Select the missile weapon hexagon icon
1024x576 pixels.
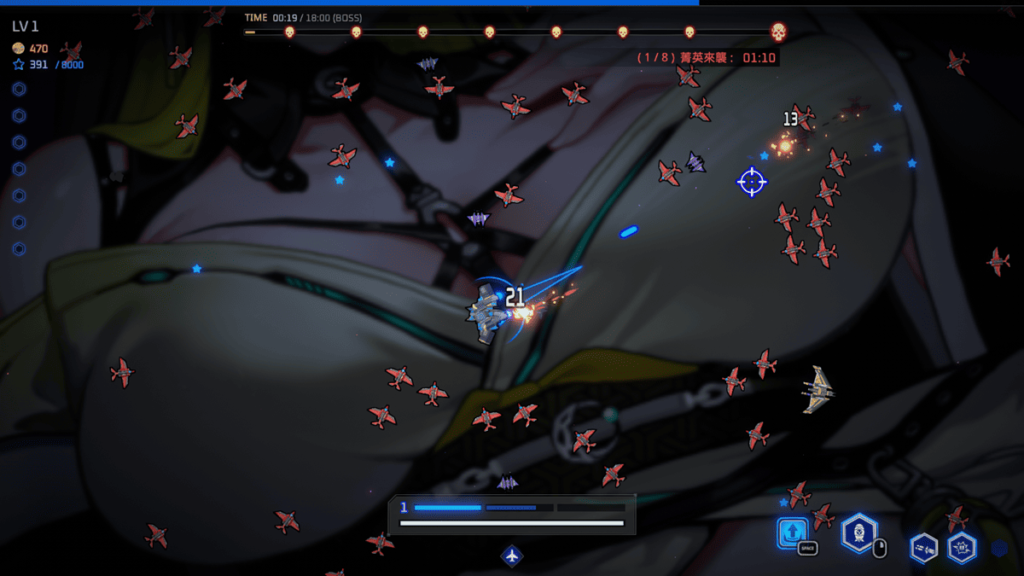tap(923, 547)
